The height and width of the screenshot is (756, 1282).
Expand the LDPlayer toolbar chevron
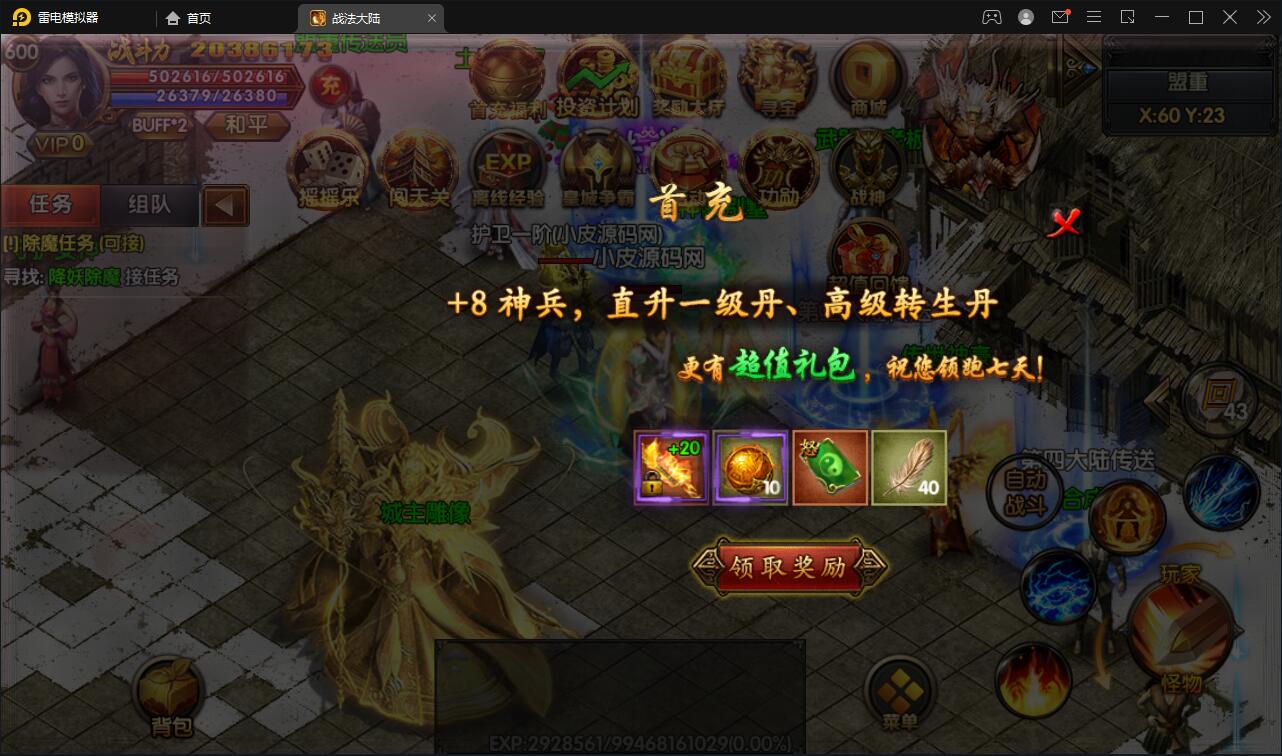pos(1262,17)
